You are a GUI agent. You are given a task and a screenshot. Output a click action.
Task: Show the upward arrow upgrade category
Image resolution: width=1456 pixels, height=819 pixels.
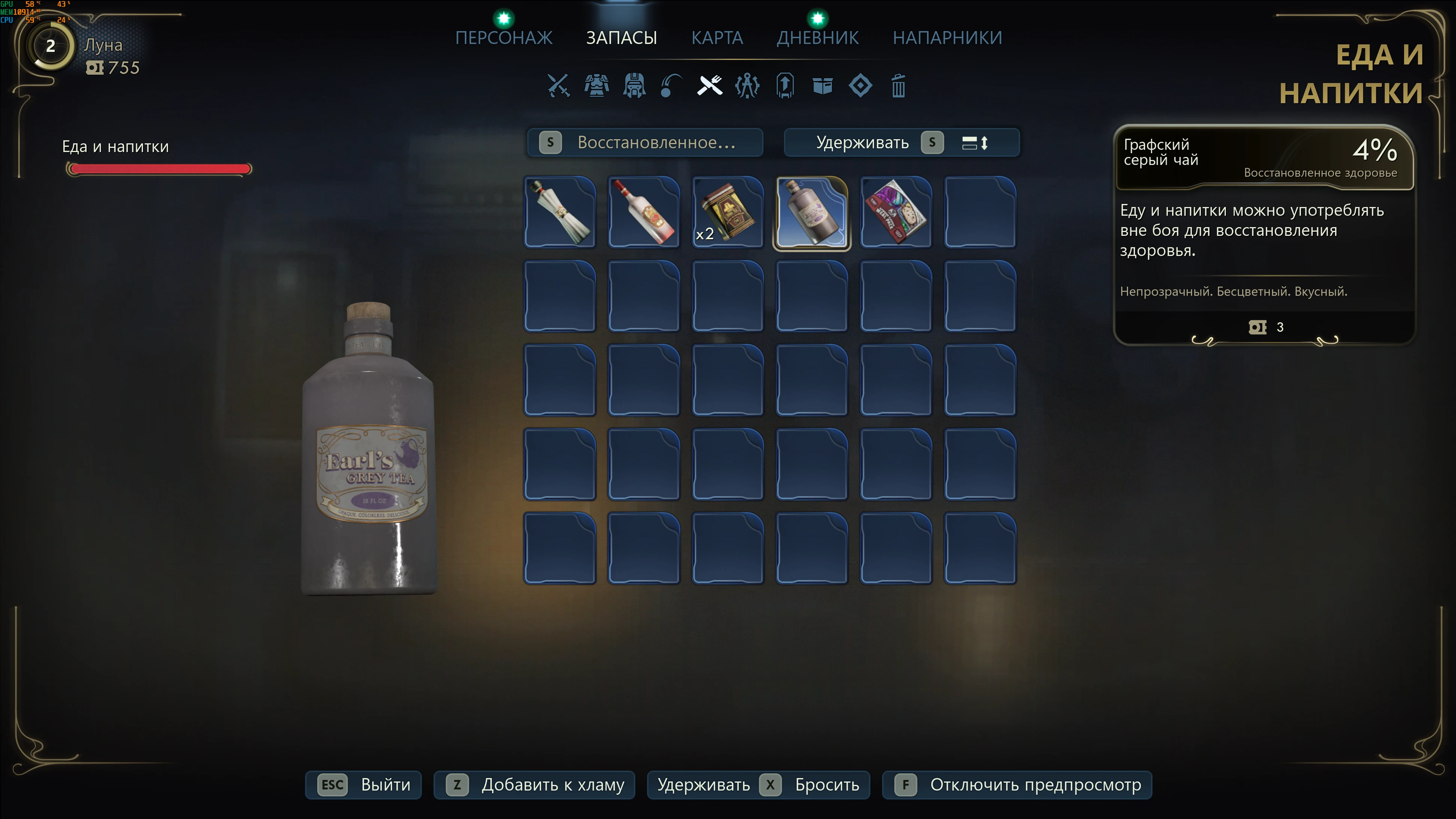pos(785,86)
